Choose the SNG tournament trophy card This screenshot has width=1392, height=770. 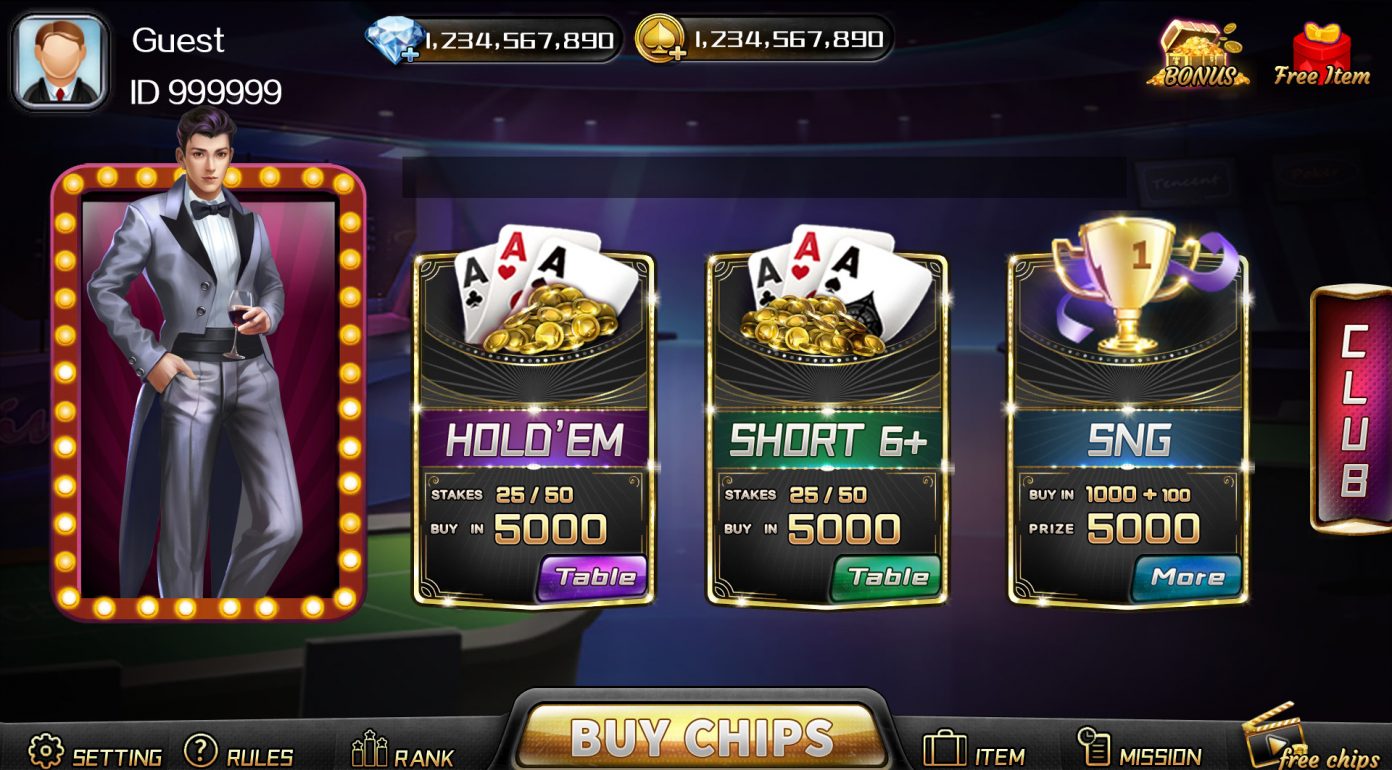[1128, 400]
